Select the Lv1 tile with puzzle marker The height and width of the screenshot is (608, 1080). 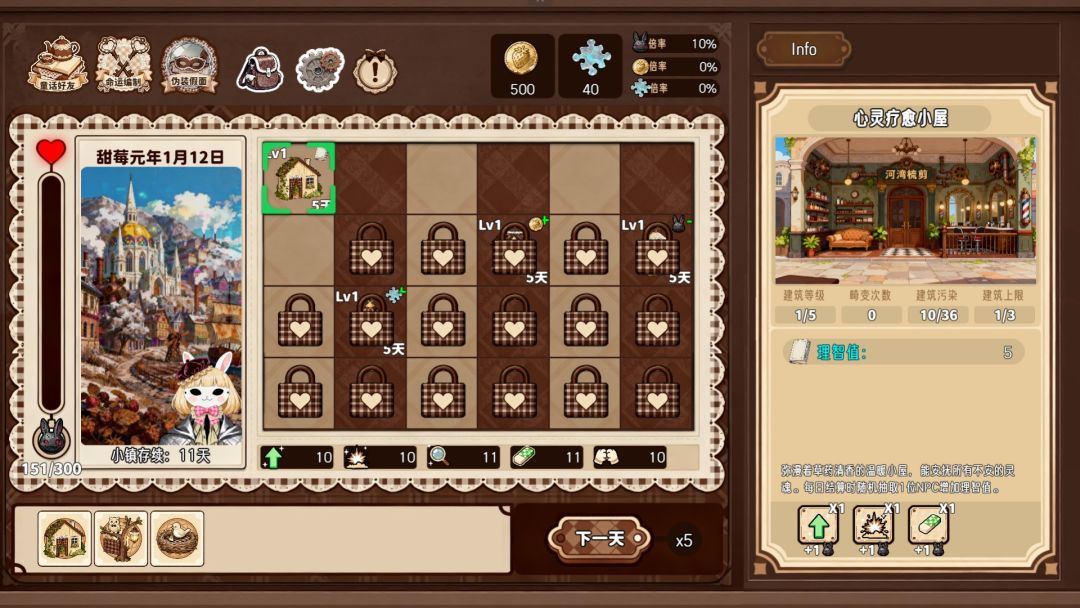pos(370,322)
